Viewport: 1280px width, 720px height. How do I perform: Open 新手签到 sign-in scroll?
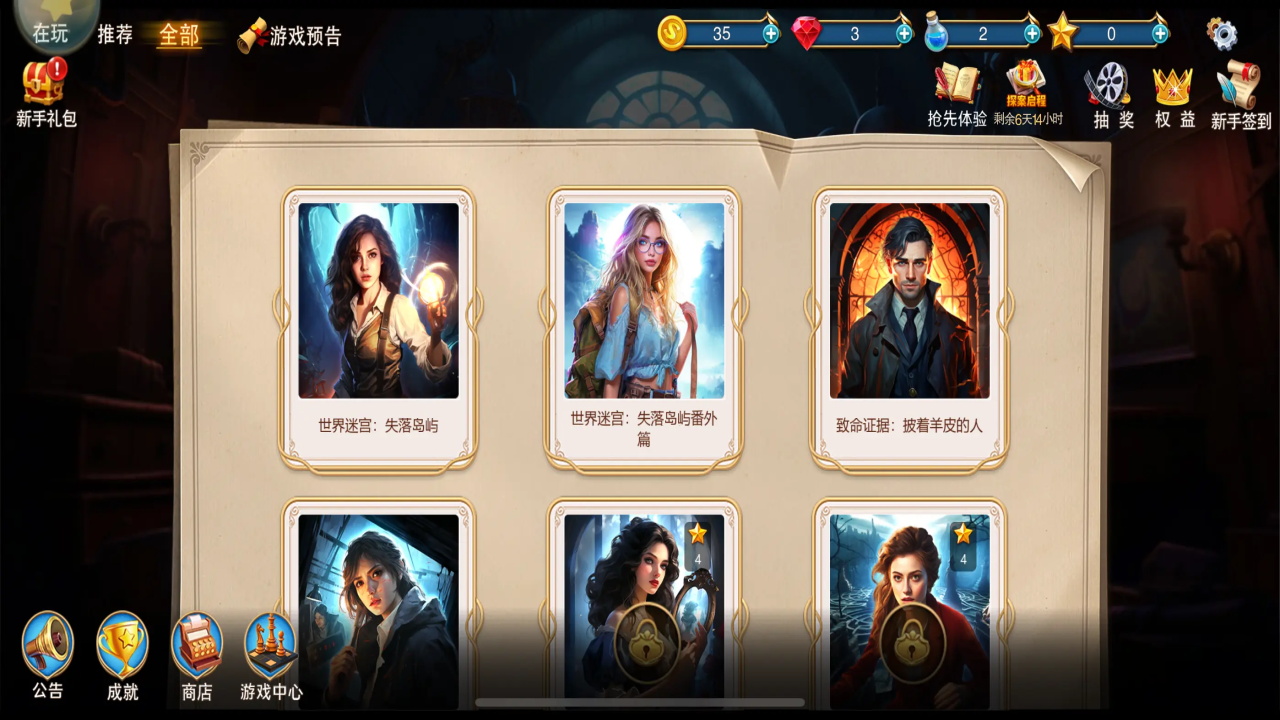pos(1241,95)
